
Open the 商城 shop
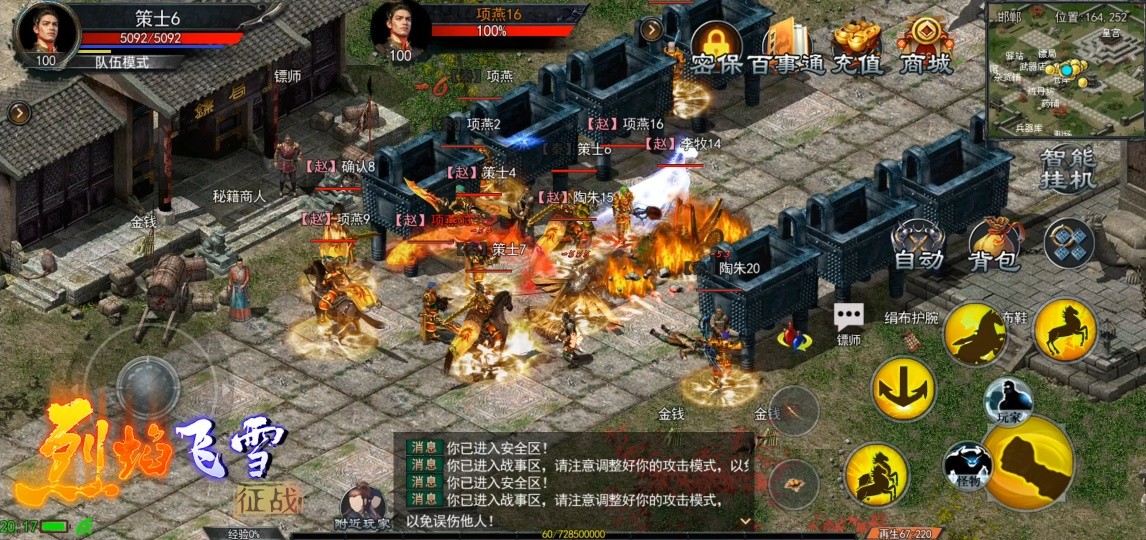(x=925, y=45)
